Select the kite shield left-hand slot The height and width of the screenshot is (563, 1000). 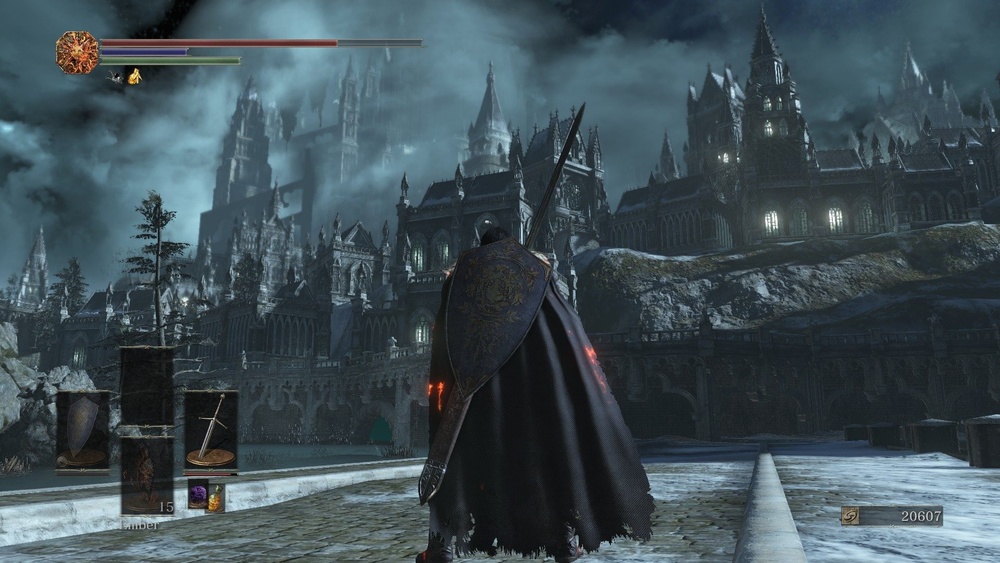(x=82, y=429)
